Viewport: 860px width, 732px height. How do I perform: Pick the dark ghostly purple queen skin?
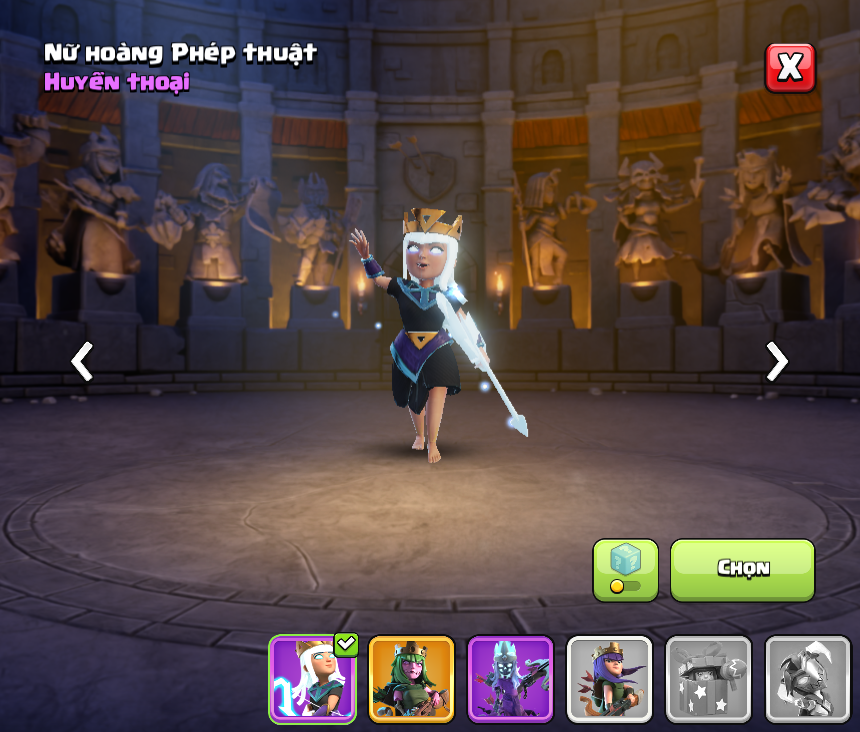[x=510, y=678]
